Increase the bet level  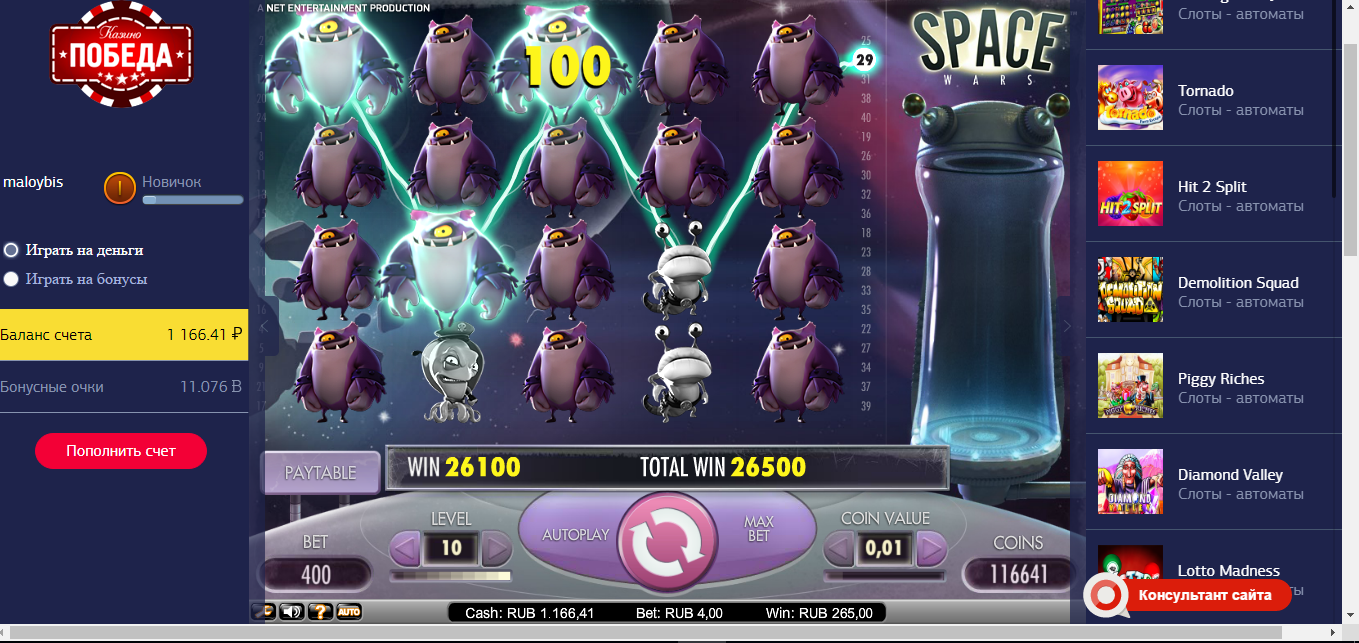coord(497,548)
